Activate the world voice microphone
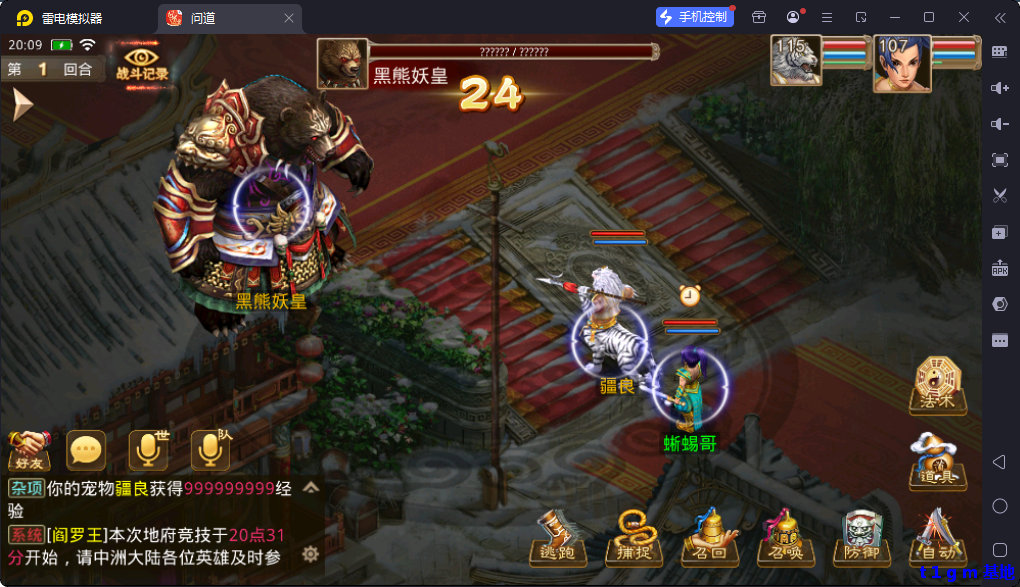Viewport: 1020px width, 587px height. click(148, 451)
